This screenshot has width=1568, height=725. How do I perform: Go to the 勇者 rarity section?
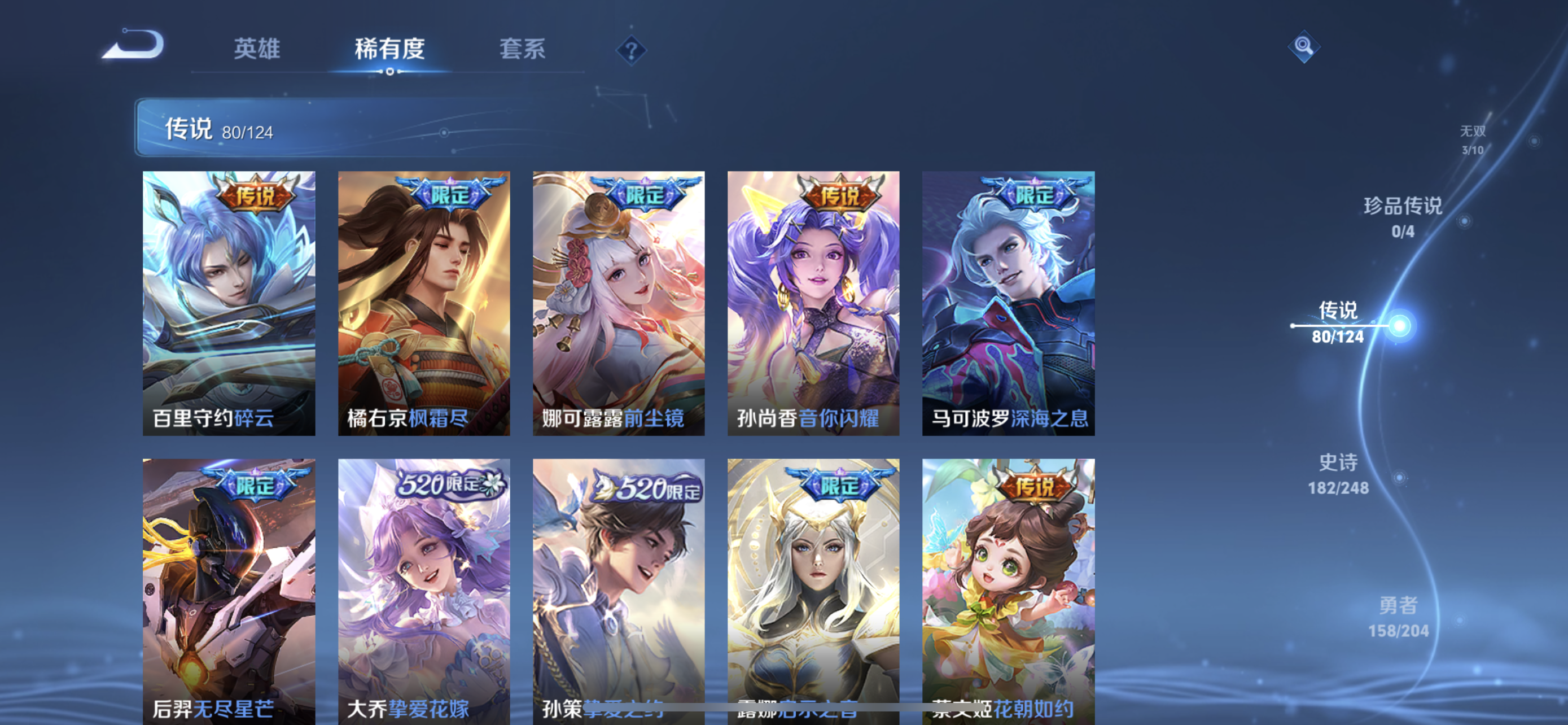pyautogui.click(x=1398, y=617)
